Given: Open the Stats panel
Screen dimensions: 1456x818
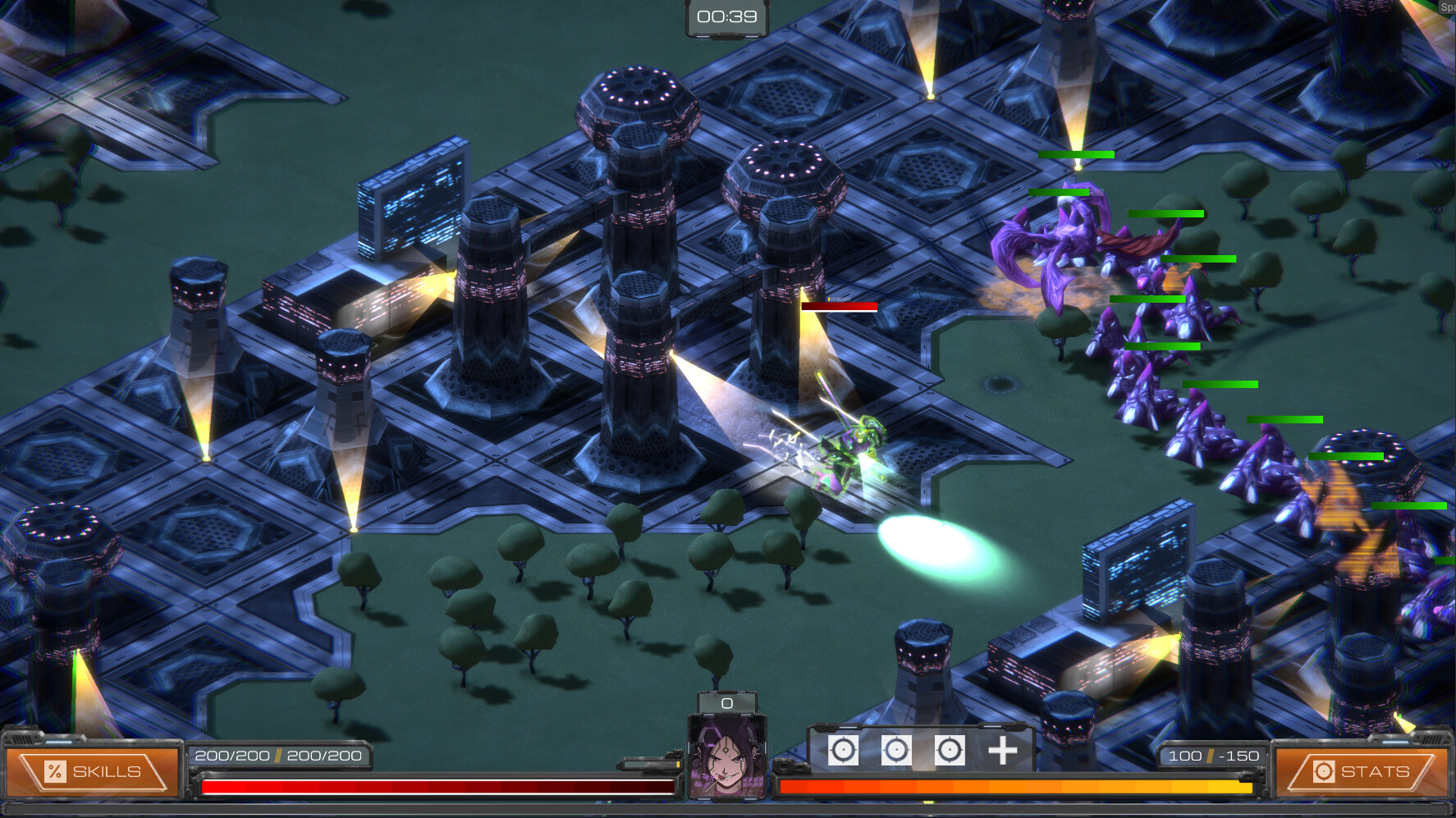Looking at the screenshot, I should 1361,771.
